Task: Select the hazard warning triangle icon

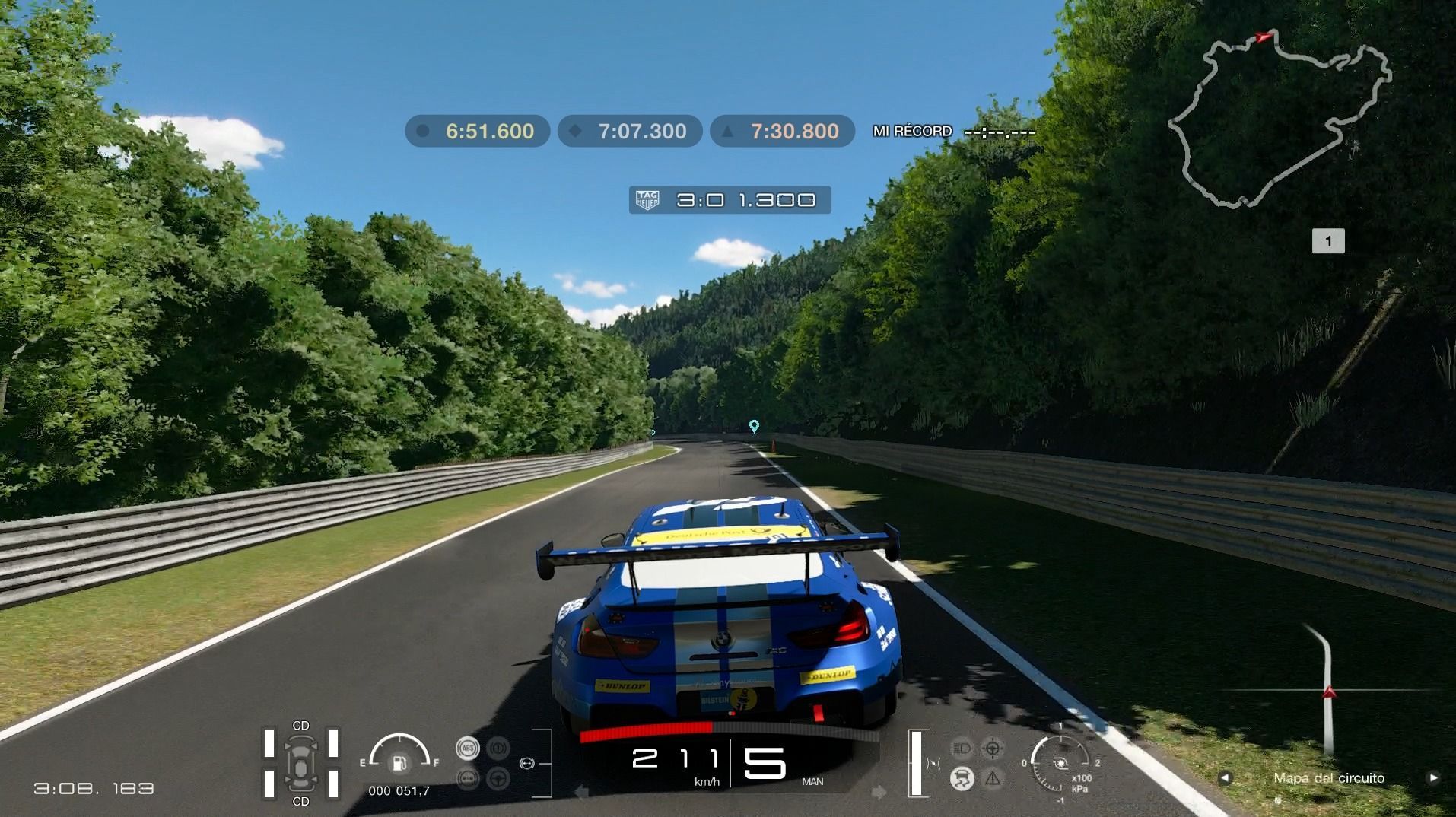Action: [x=993, y=778]
